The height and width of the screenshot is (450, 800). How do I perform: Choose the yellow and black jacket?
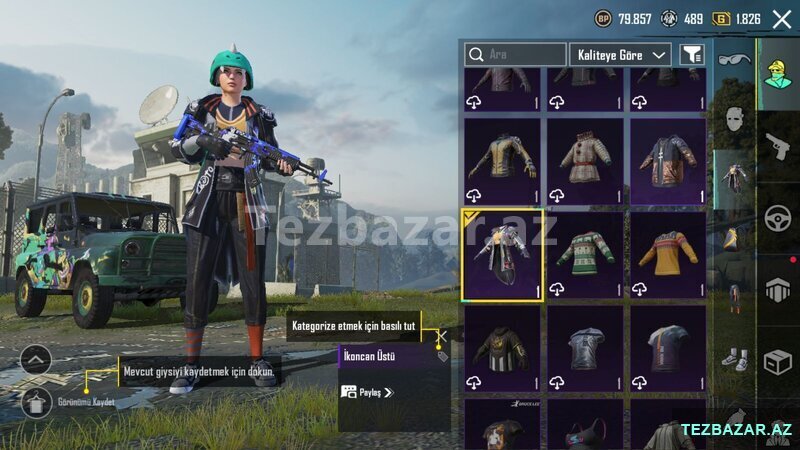(x=502, y=160)
